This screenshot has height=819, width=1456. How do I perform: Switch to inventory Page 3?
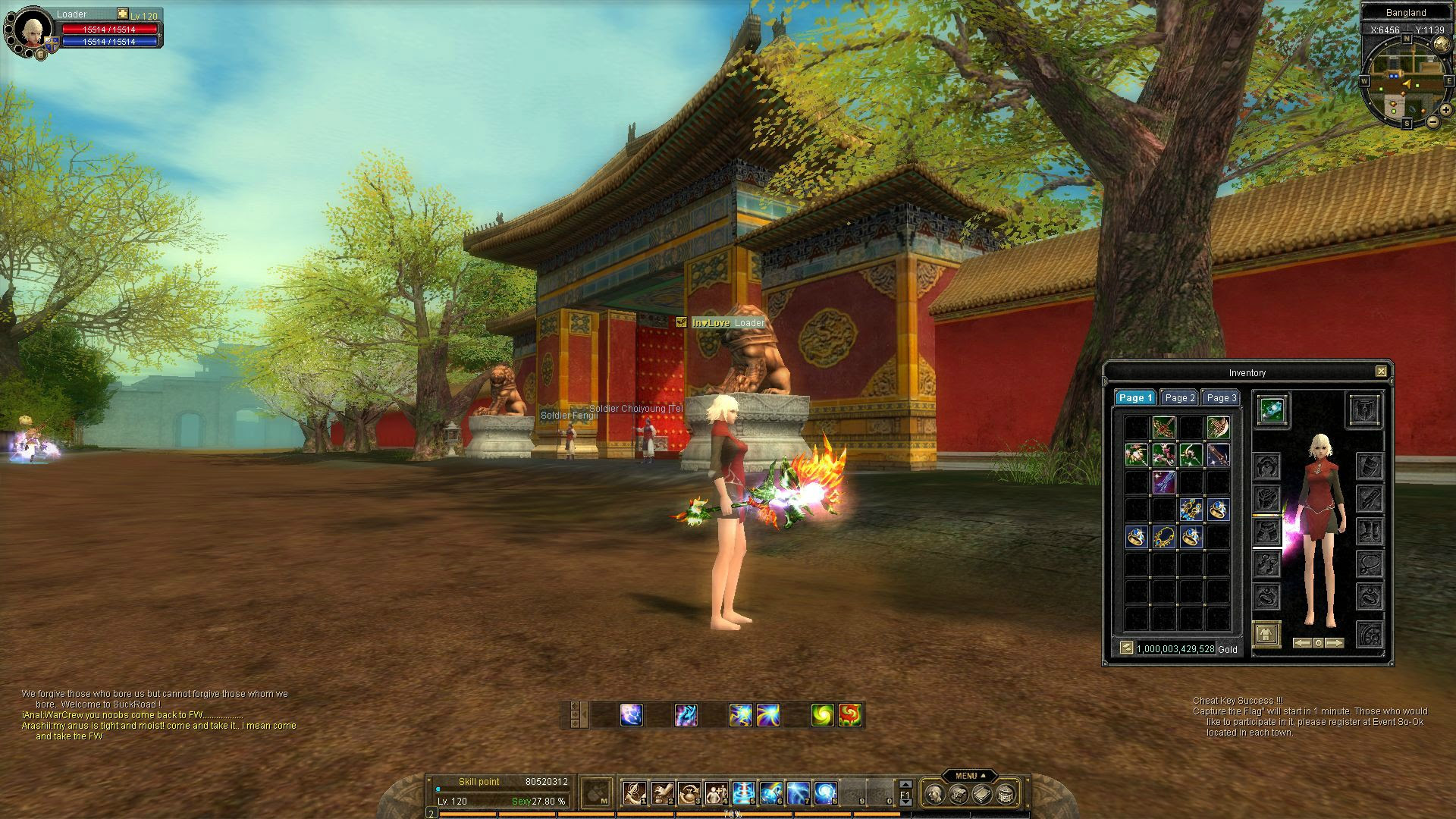(1221, 398)
